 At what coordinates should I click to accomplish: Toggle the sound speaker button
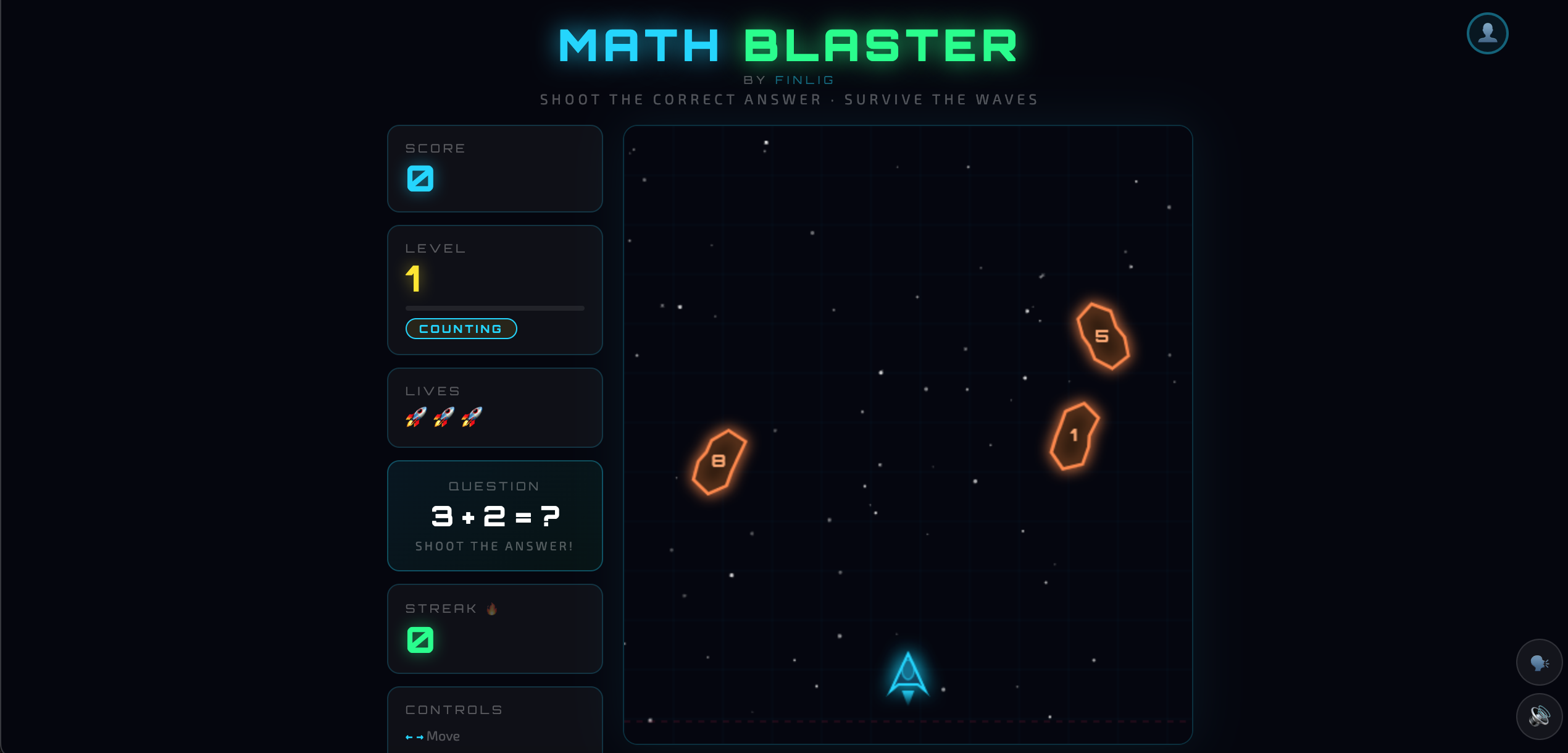point(1540,717)
